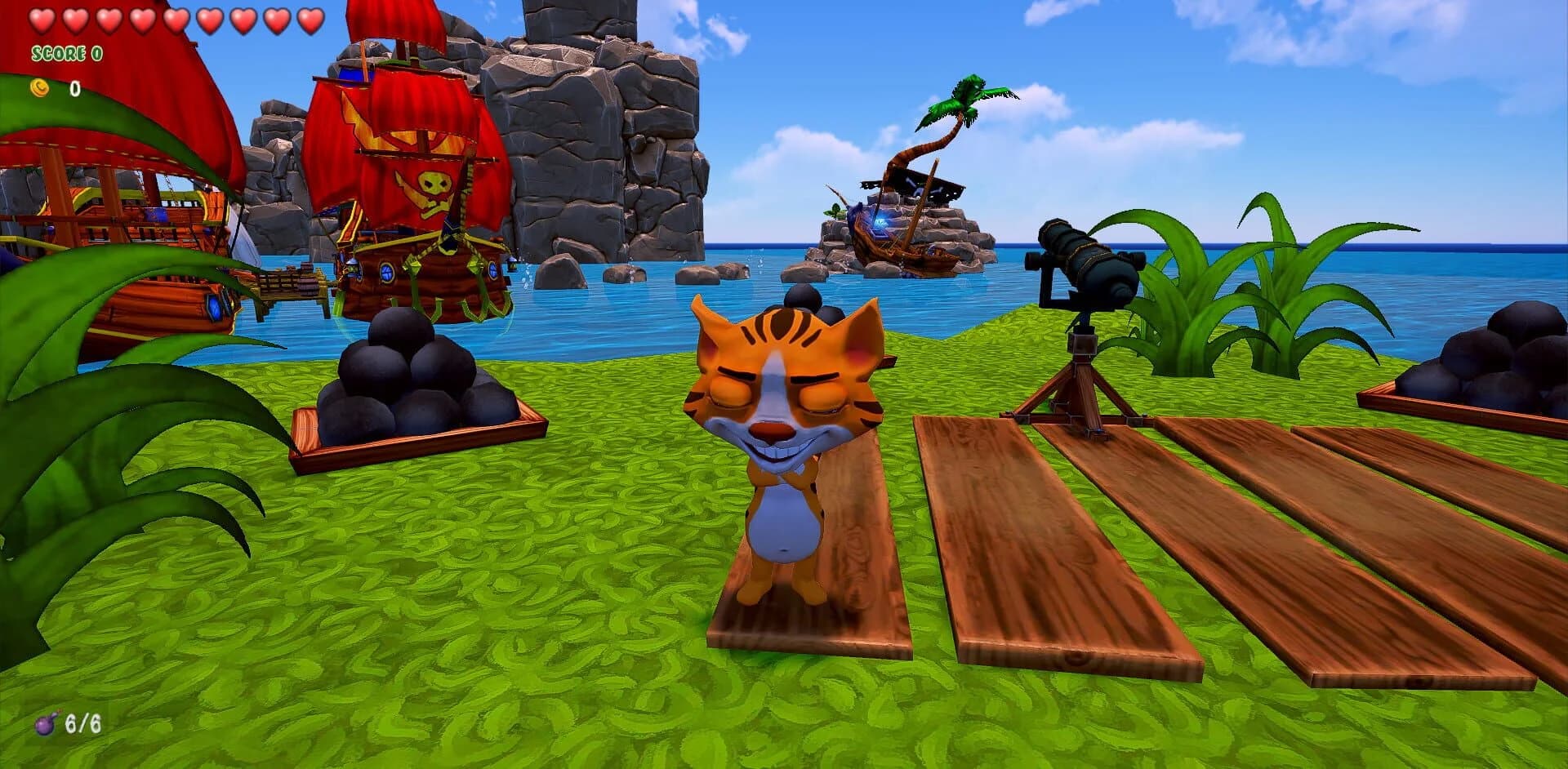Screen dimensions: 1568x769
Task: Click the first heart in the health bar
Action: pos(42,20)
